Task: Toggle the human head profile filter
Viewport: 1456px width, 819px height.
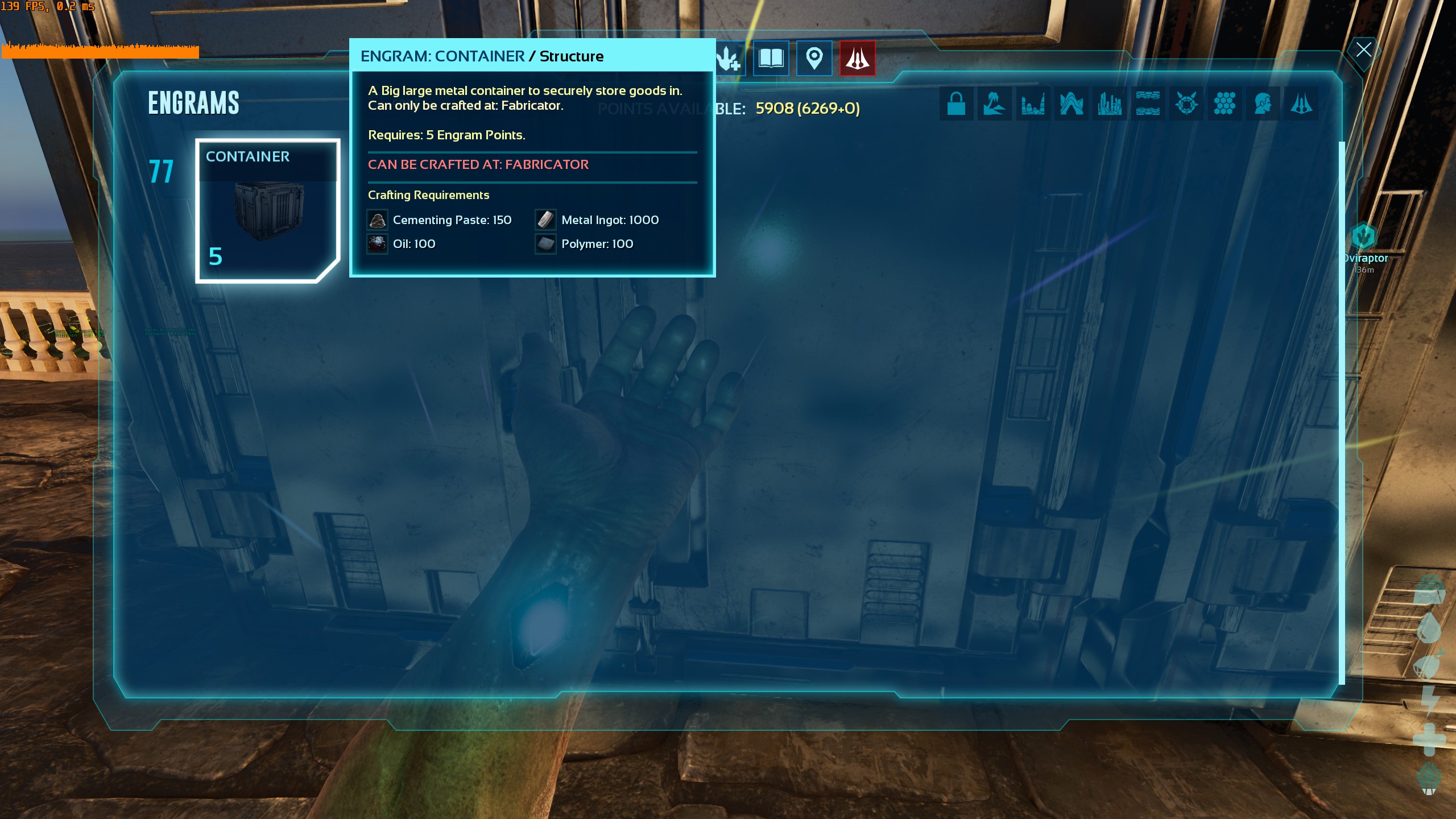Action: (1263, 104)
